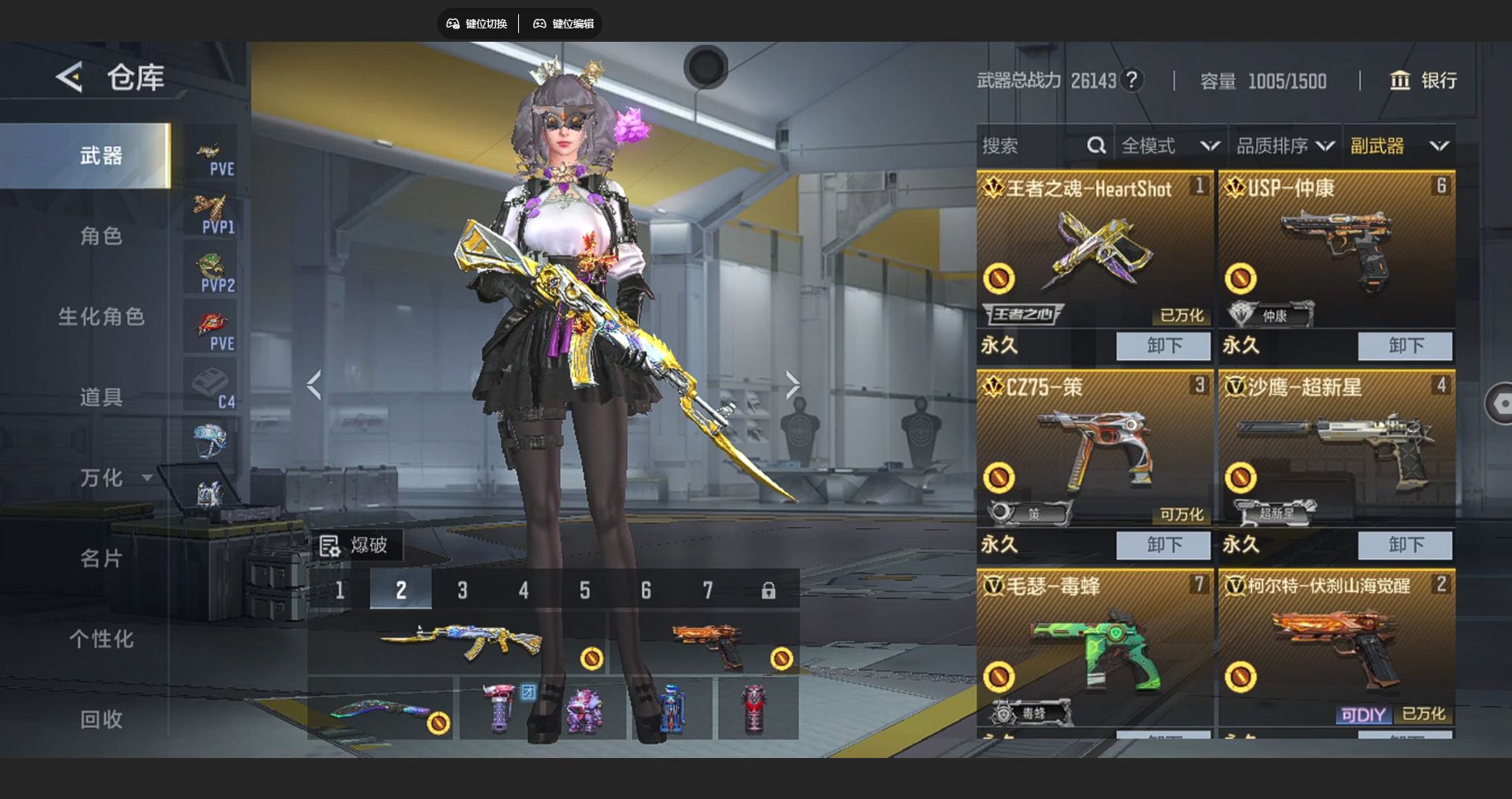Screen dimensions: 1512x799
Task: Unequip CZ75-策 with its 卸下 button
Action: [x=1163, y=544]
